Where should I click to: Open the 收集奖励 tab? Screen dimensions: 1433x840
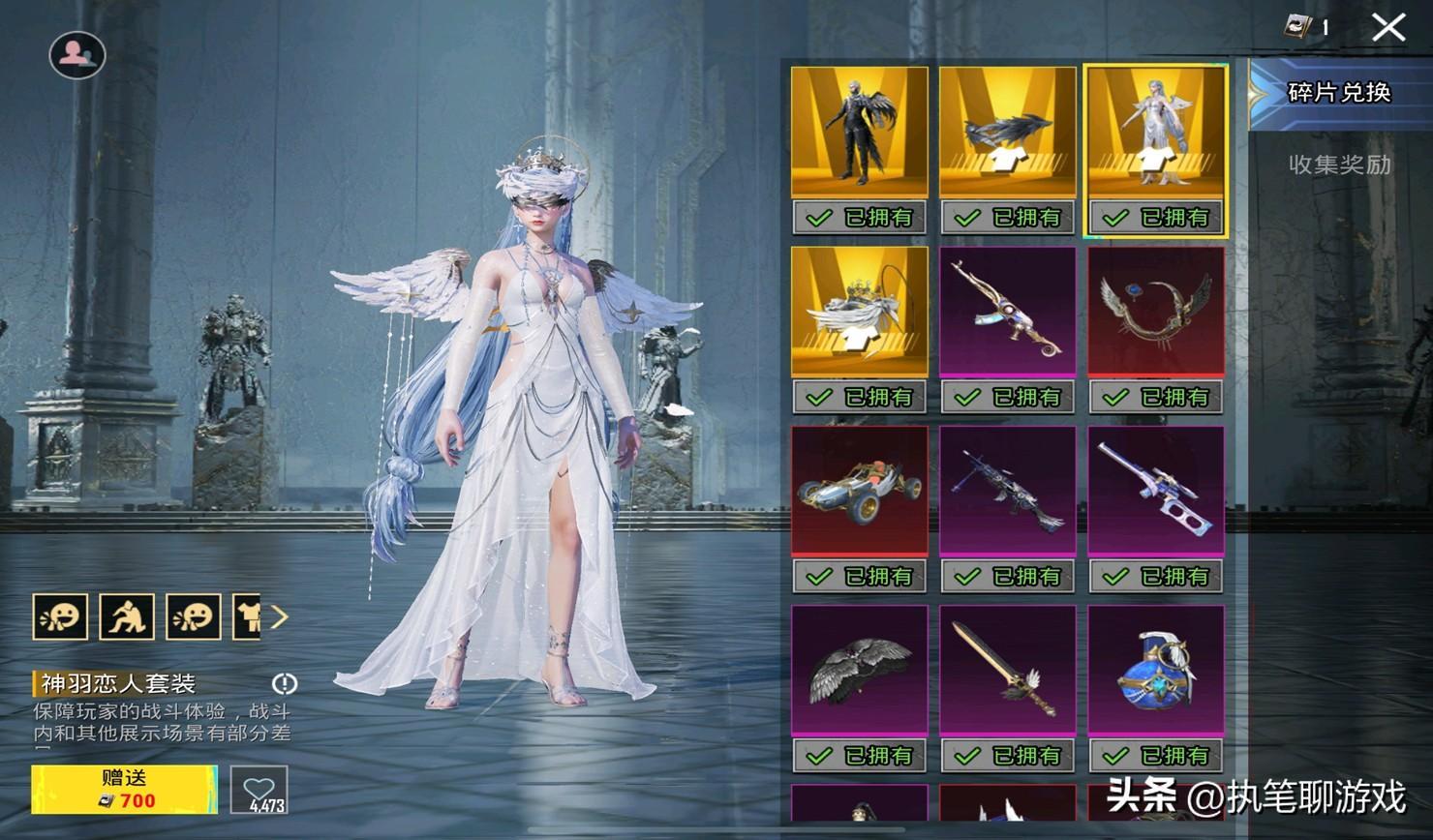click(x=1338, y=165)
